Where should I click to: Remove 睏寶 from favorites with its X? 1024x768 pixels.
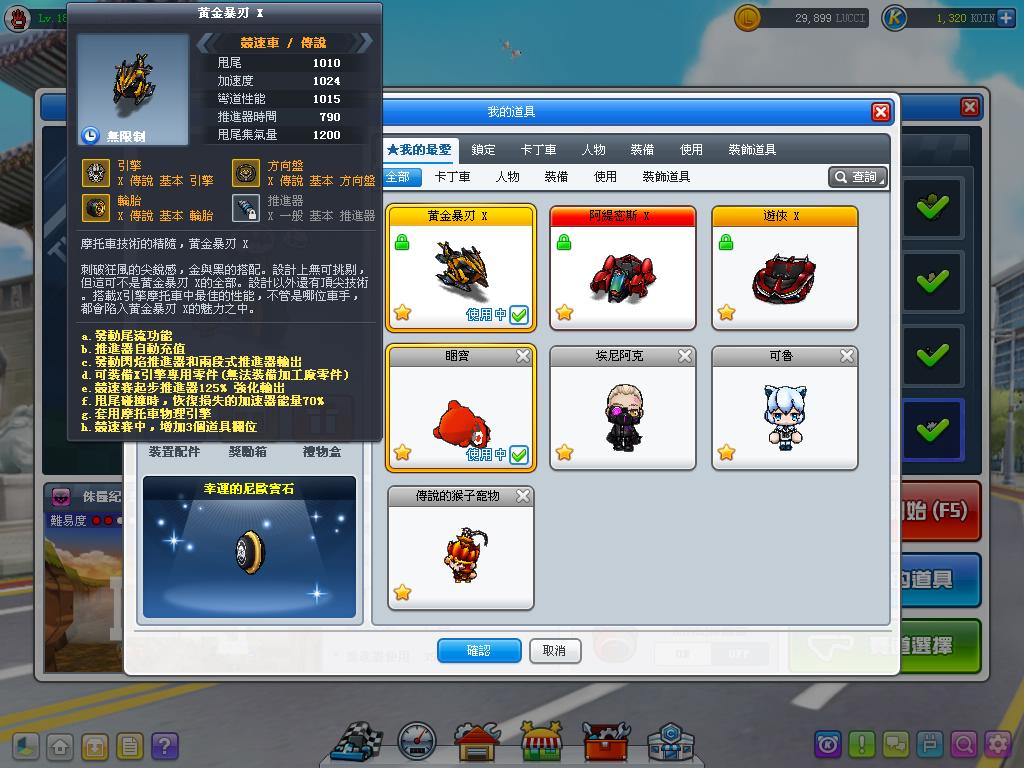tap(523, 356)
